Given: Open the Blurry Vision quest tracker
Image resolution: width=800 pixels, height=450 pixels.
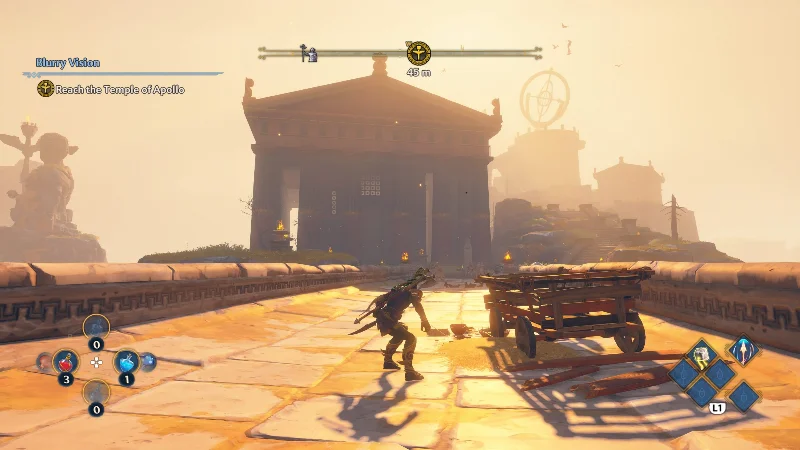Looking at the screenshot, I should click(68, 63).
